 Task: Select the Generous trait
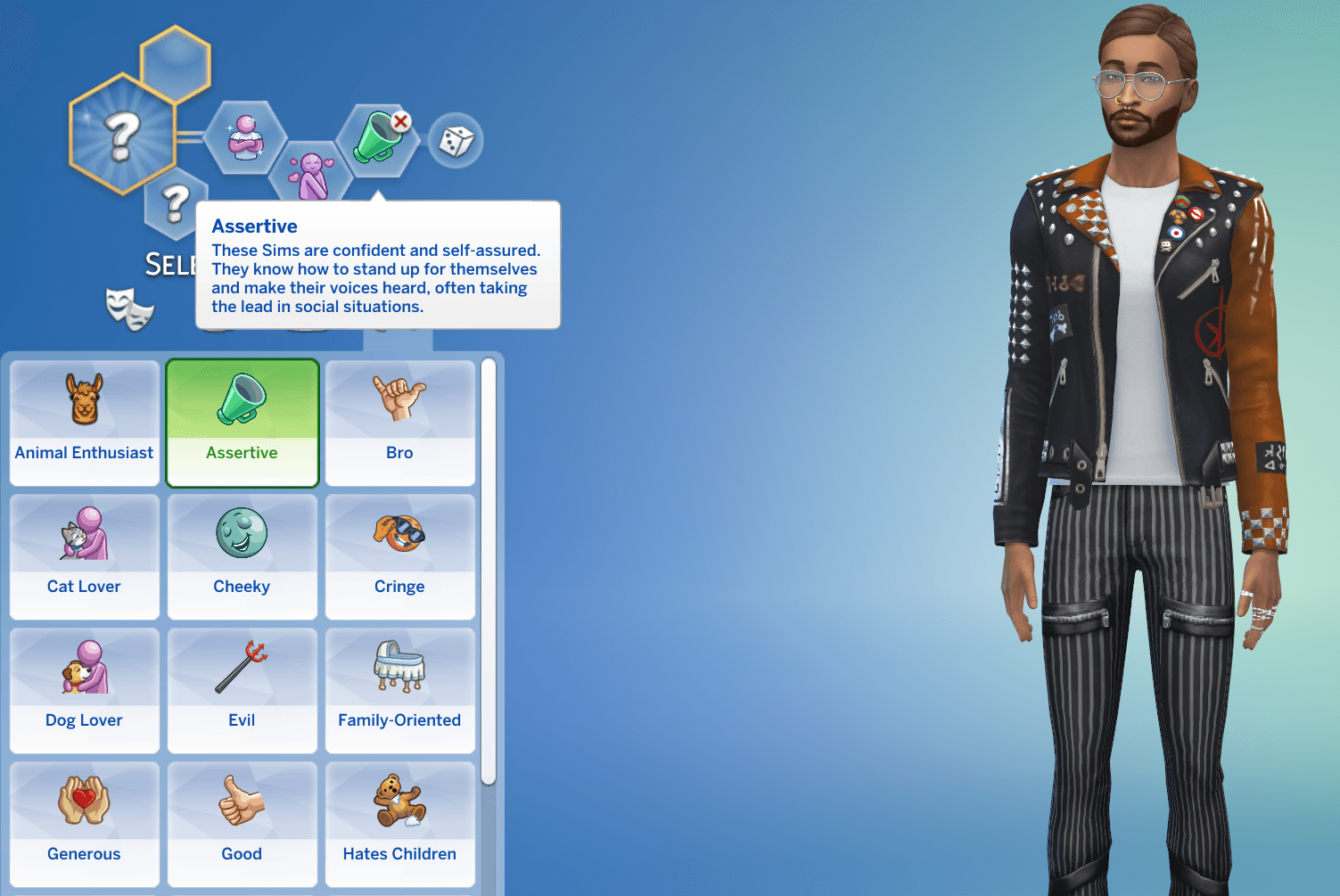(84, 825)
